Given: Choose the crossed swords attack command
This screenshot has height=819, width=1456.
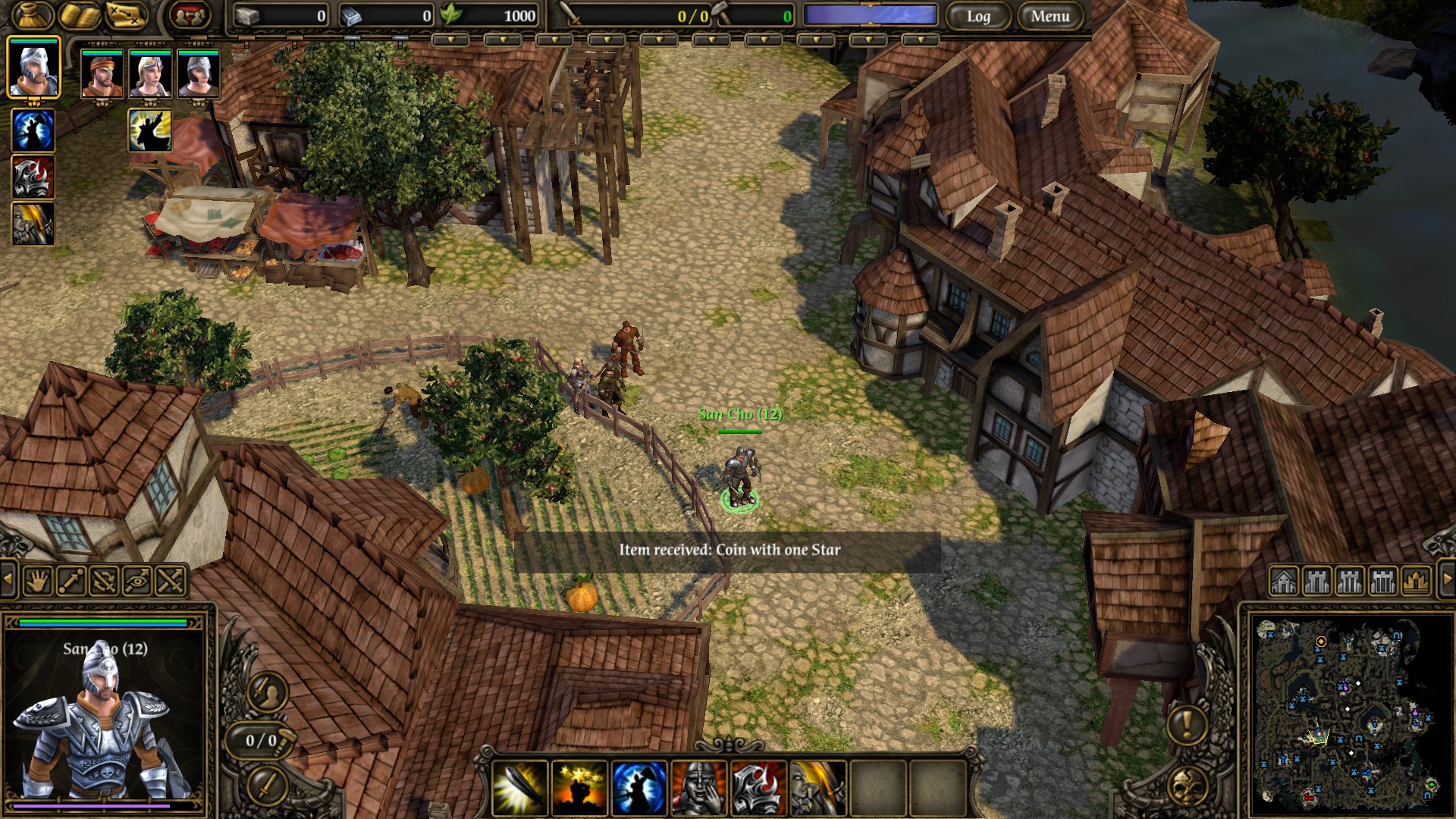Looking at the screenshot, I should (171, 582).
